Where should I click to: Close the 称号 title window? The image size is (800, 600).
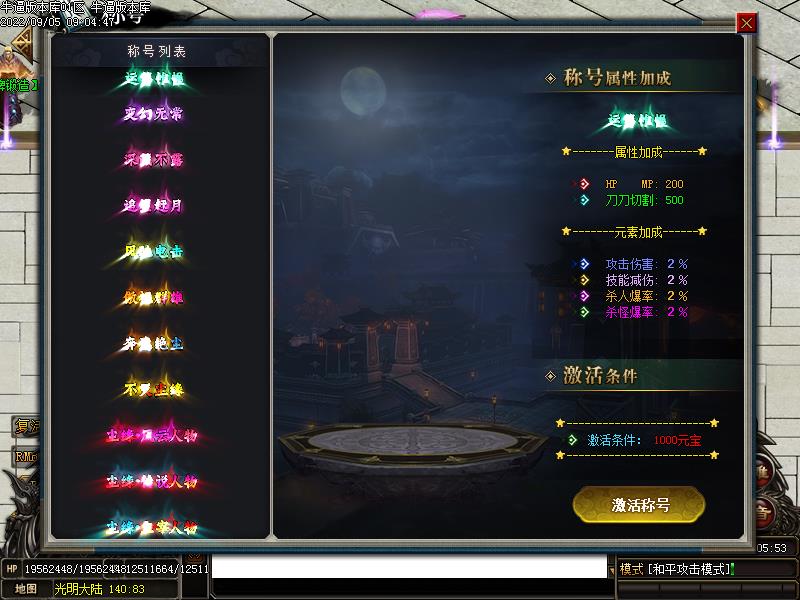pyautogui.click(x=746, y=23)
